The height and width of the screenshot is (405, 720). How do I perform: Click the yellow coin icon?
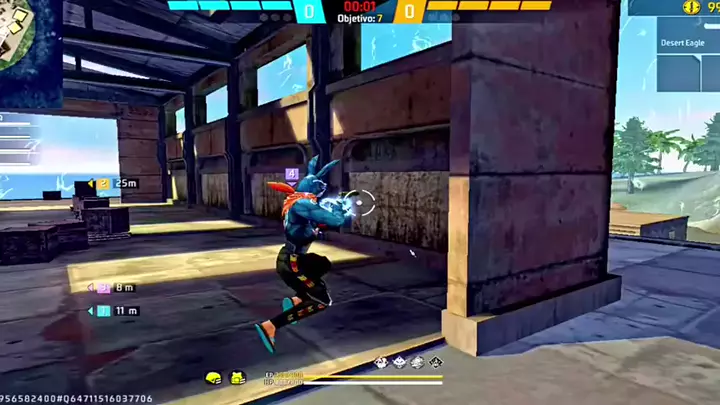pos(690,7)
